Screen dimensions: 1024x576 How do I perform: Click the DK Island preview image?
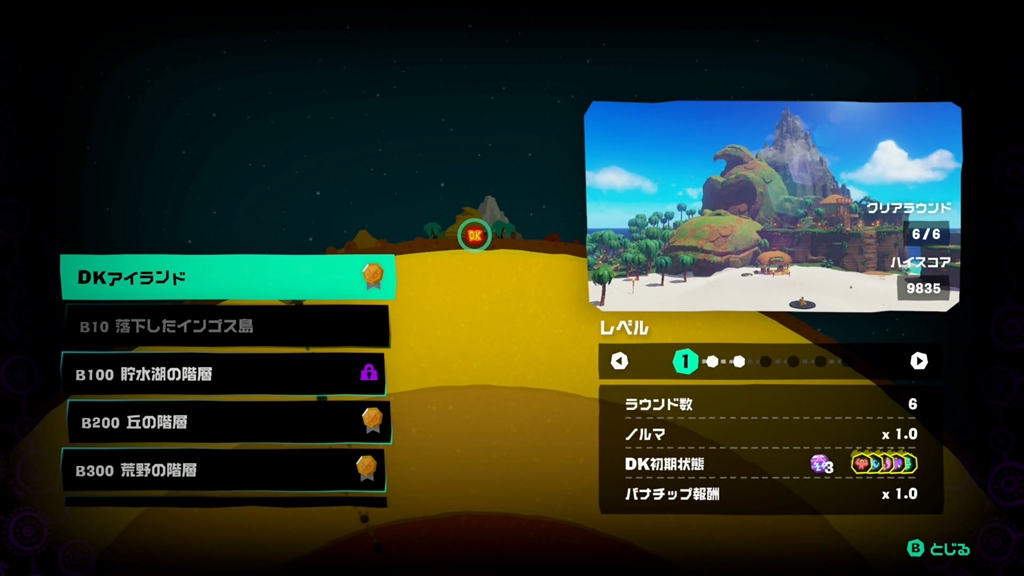tap(771, 207)
